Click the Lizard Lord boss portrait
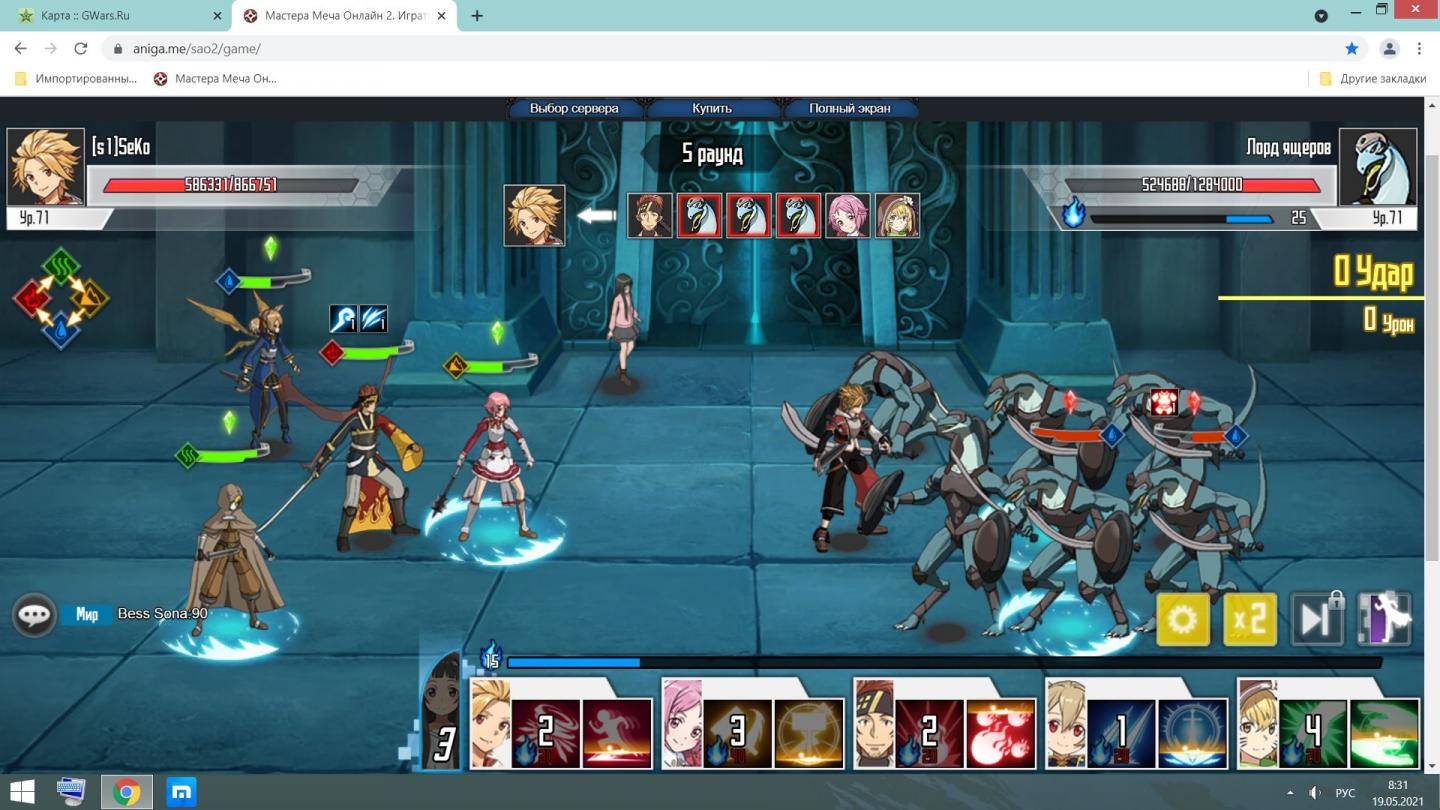Screen dimensions: 1440x810 1378,167
